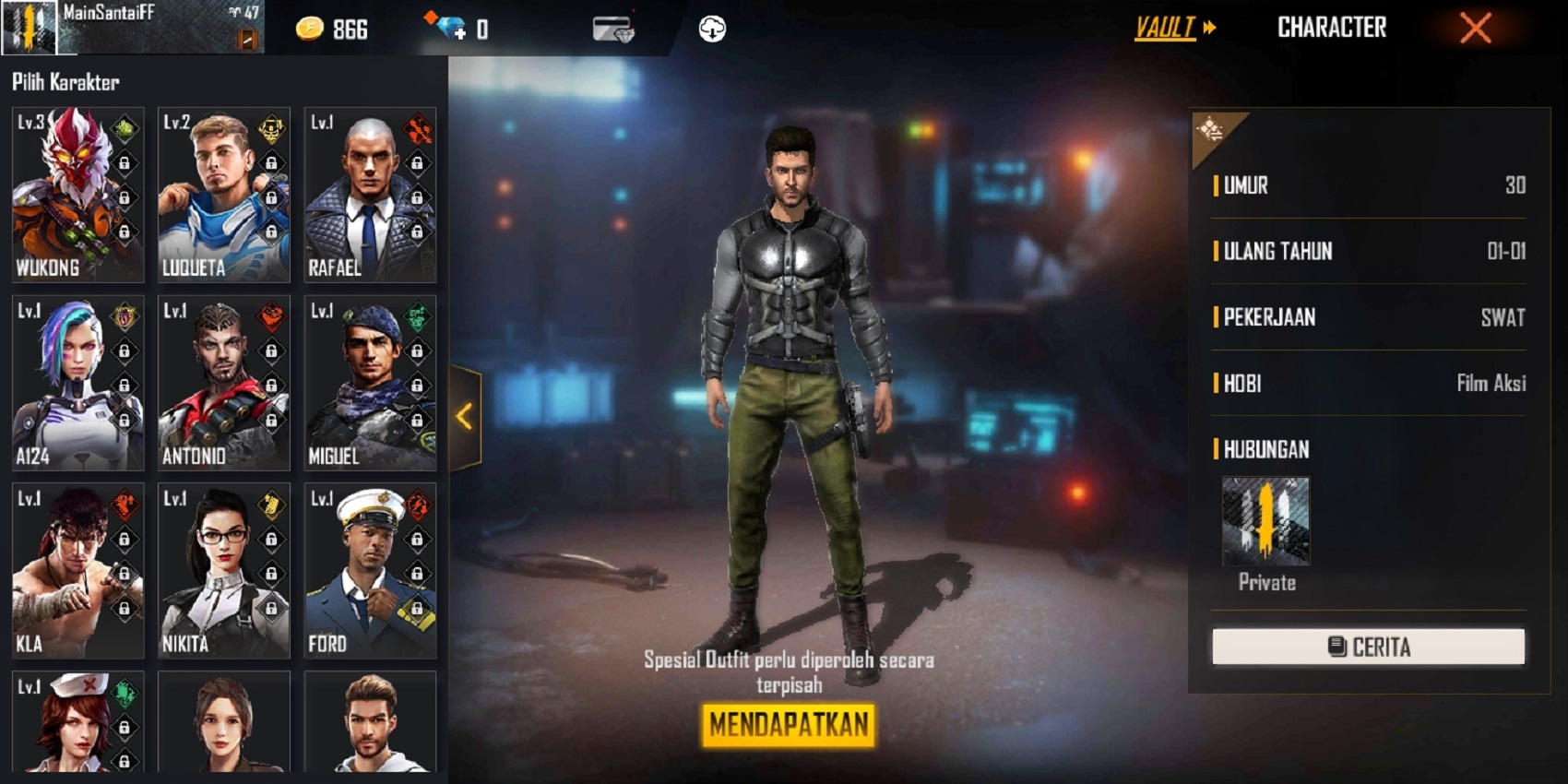Open the CERITA story panel
This screenshot has width=1568, height=784.
pos(1368,646)
